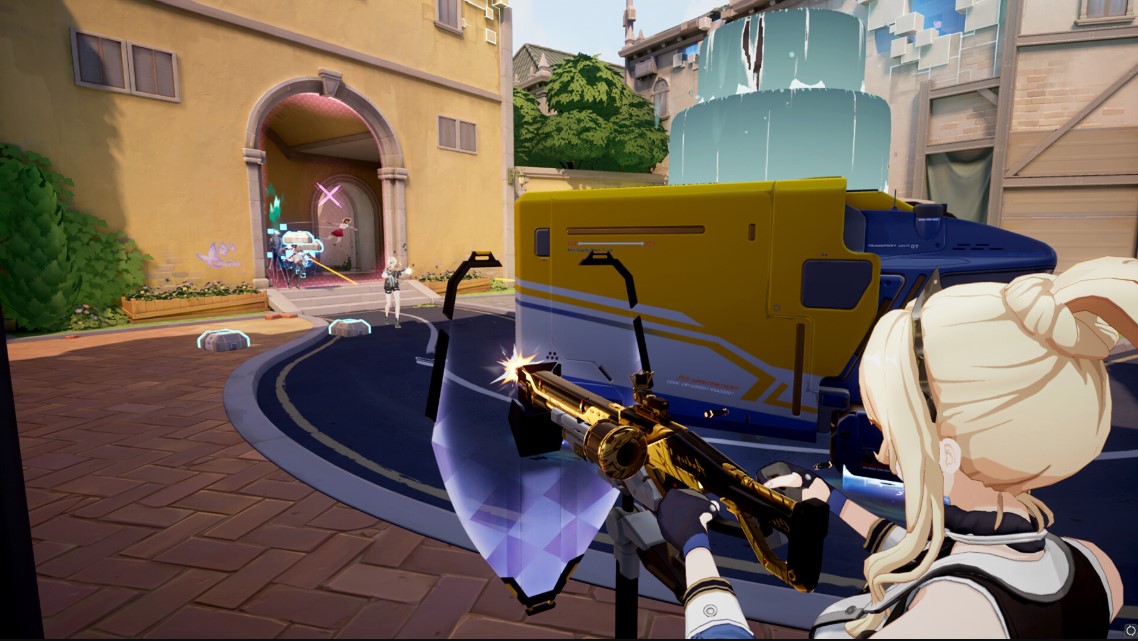
Task: Click the small circular icon button
Action: tap(1129, 631)
